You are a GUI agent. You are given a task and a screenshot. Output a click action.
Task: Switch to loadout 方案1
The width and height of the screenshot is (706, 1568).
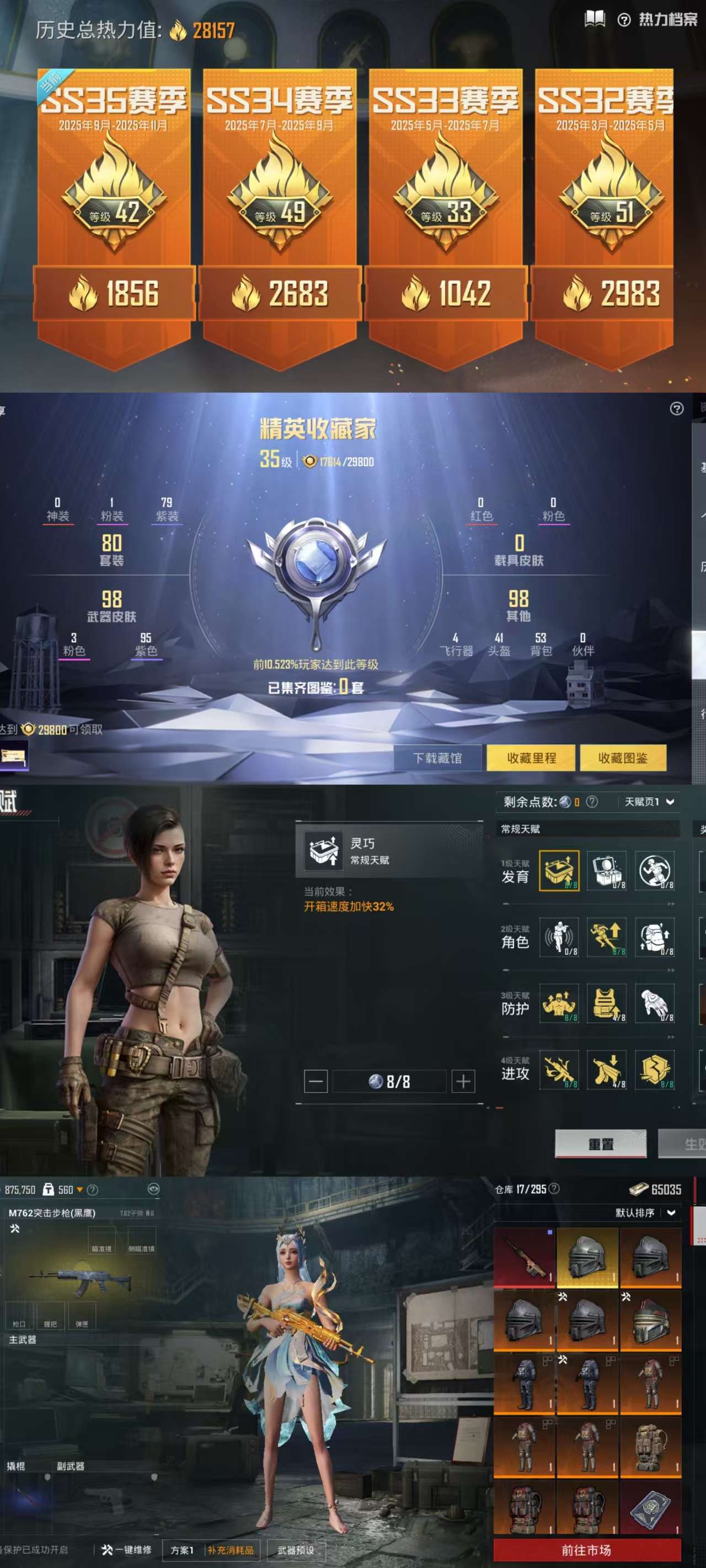182,1550
